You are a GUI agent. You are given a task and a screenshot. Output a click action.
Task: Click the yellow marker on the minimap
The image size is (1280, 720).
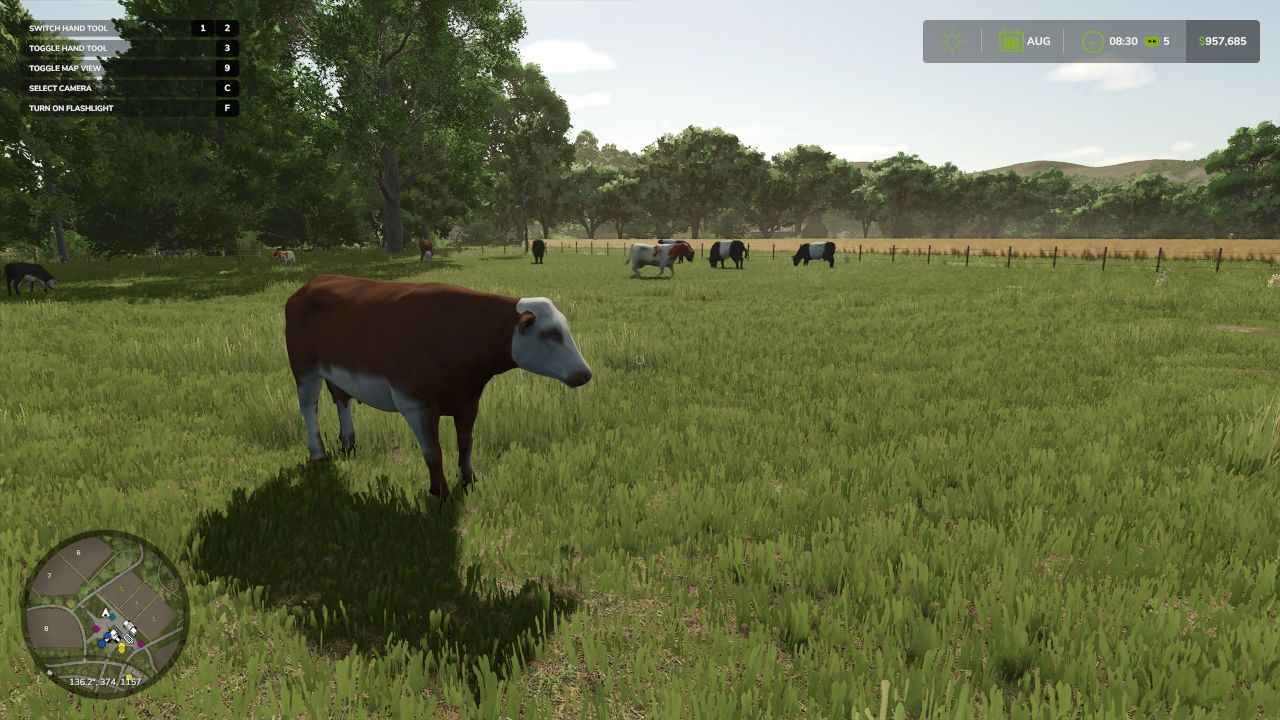click(121, 648)
